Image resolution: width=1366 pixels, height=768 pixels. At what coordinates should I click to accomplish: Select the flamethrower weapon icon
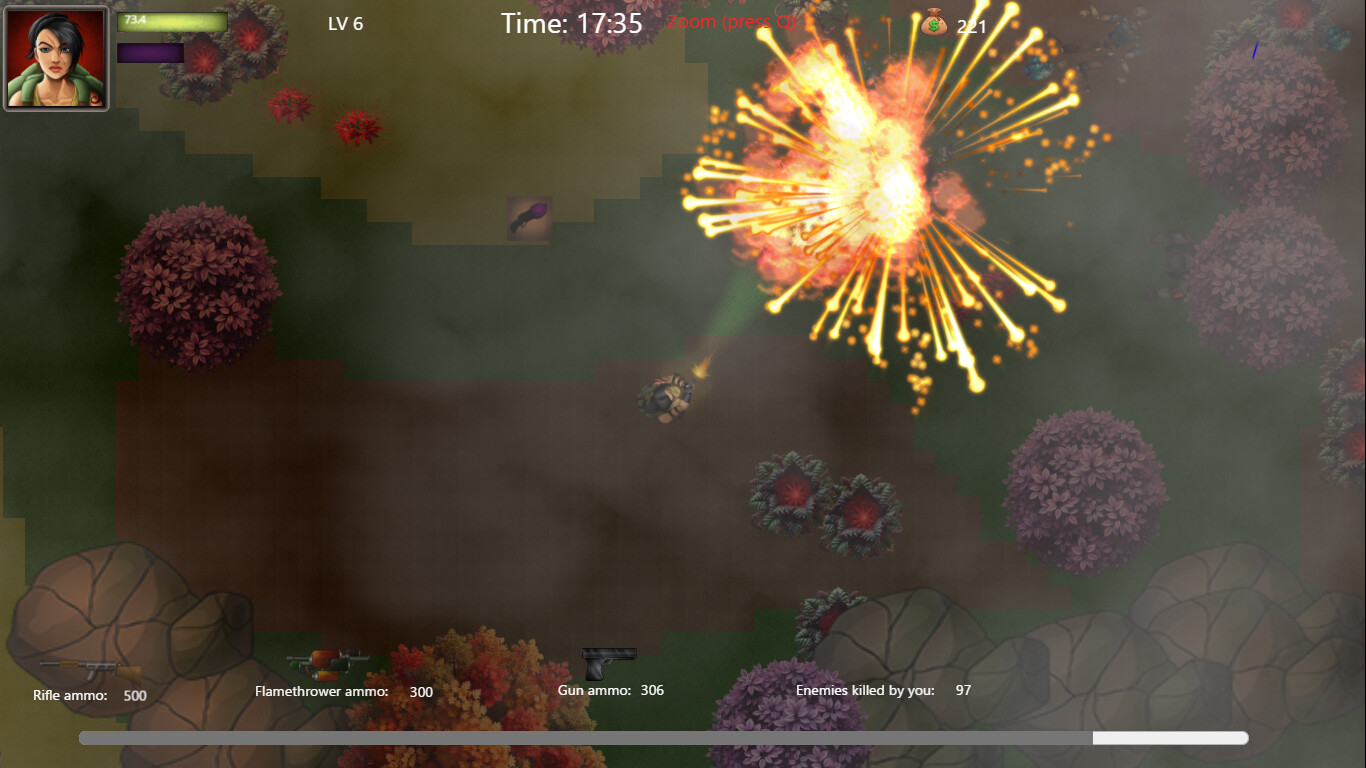330,662
